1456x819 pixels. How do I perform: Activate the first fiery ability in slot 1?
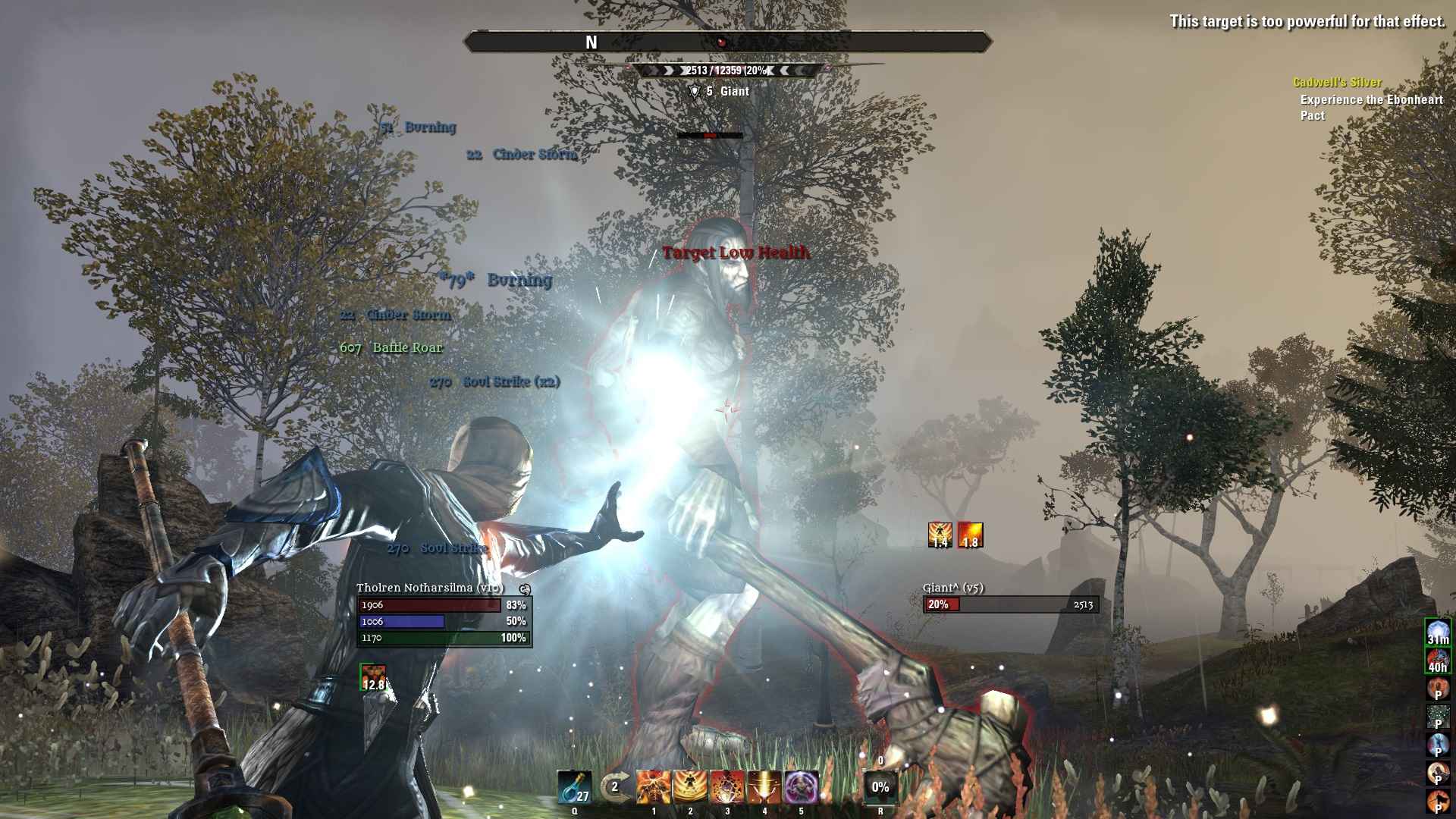[x=653, y=787]
